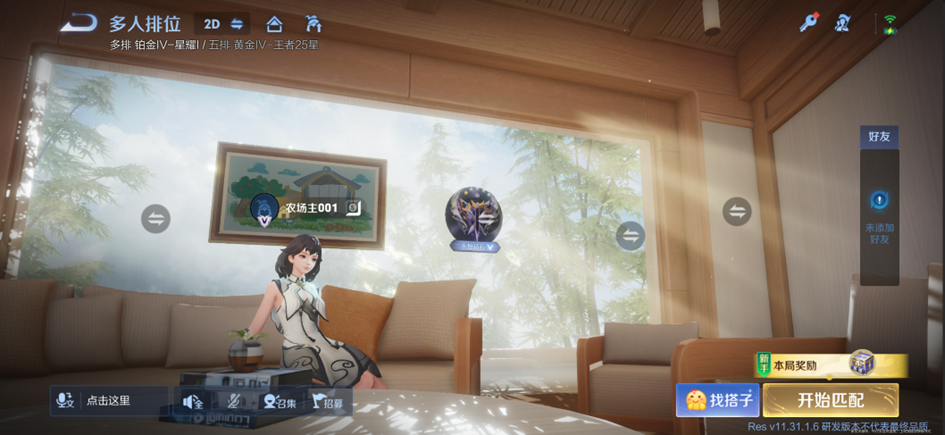The height and width of the screenshot is (435, 945).
Task: Click the voice-to-text microphone icon
Action: pos(66,400)
